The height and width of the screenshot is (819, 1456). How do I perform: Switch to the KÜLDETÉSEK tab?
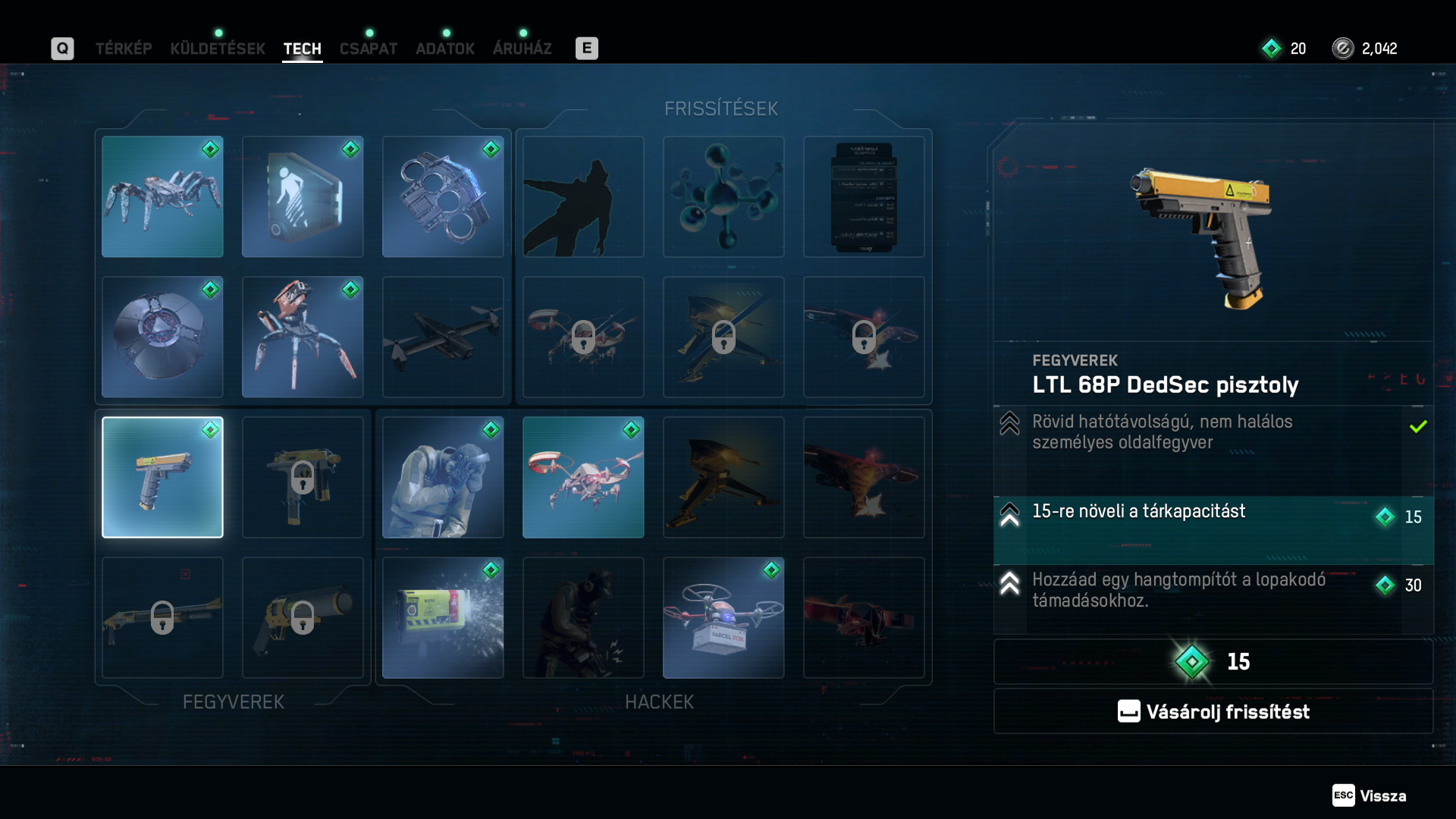click(x=218, y=49)
